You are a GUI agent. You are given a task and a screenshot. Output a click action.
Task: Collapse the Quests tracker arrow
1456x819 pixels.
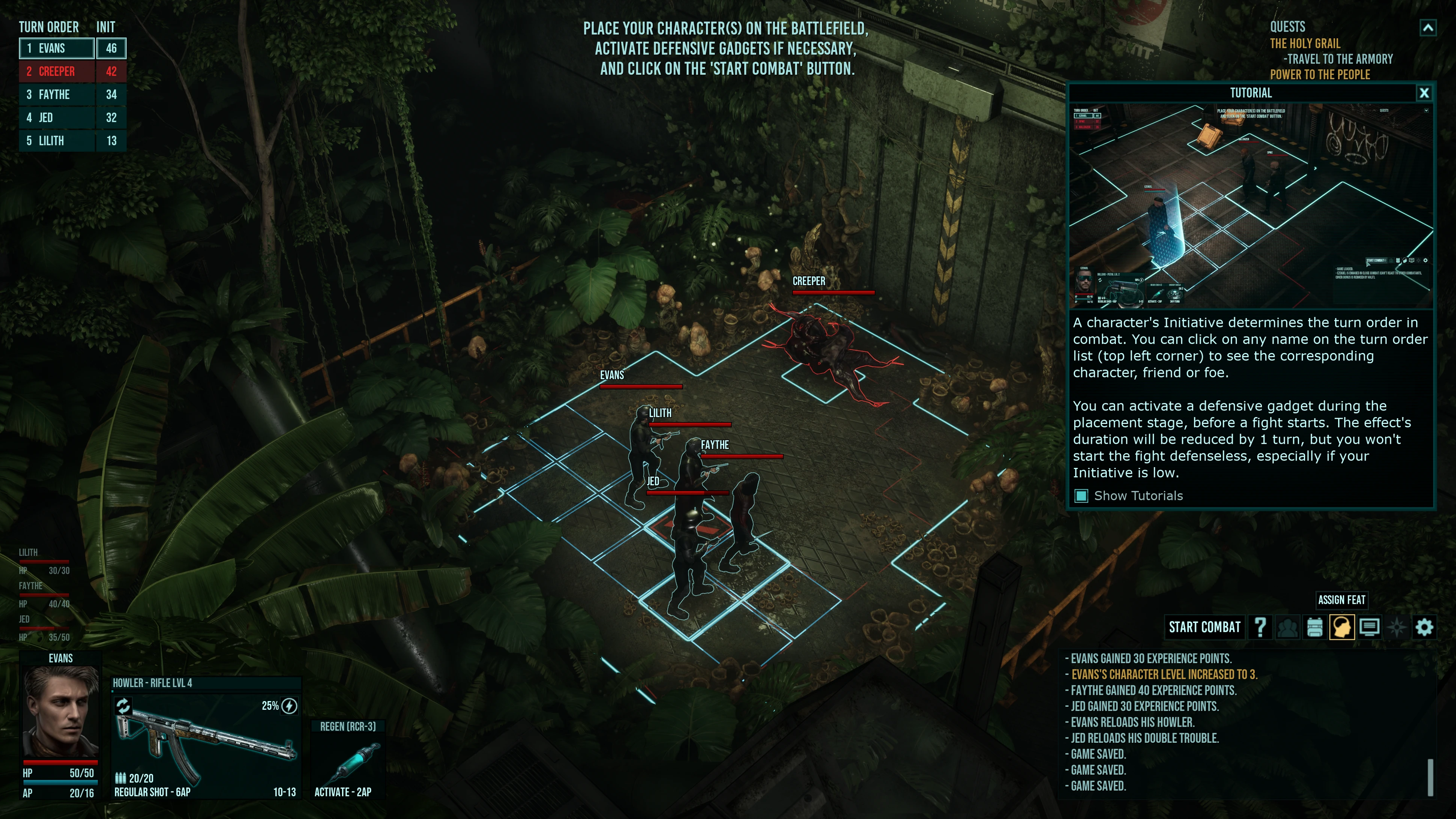tap(1428, 28)
